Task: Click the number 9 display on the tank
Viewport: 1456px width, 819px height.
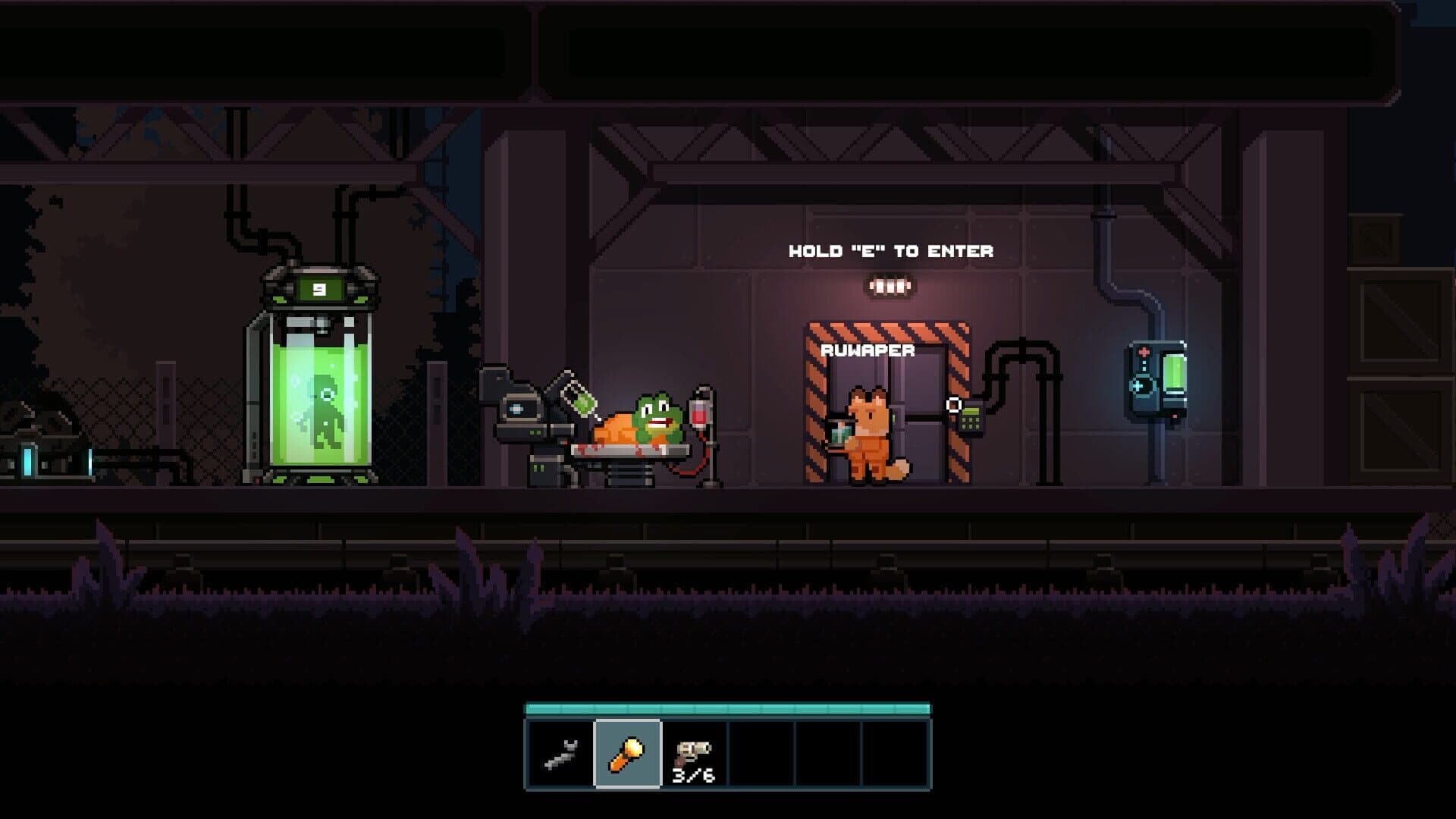Action: 318,289
